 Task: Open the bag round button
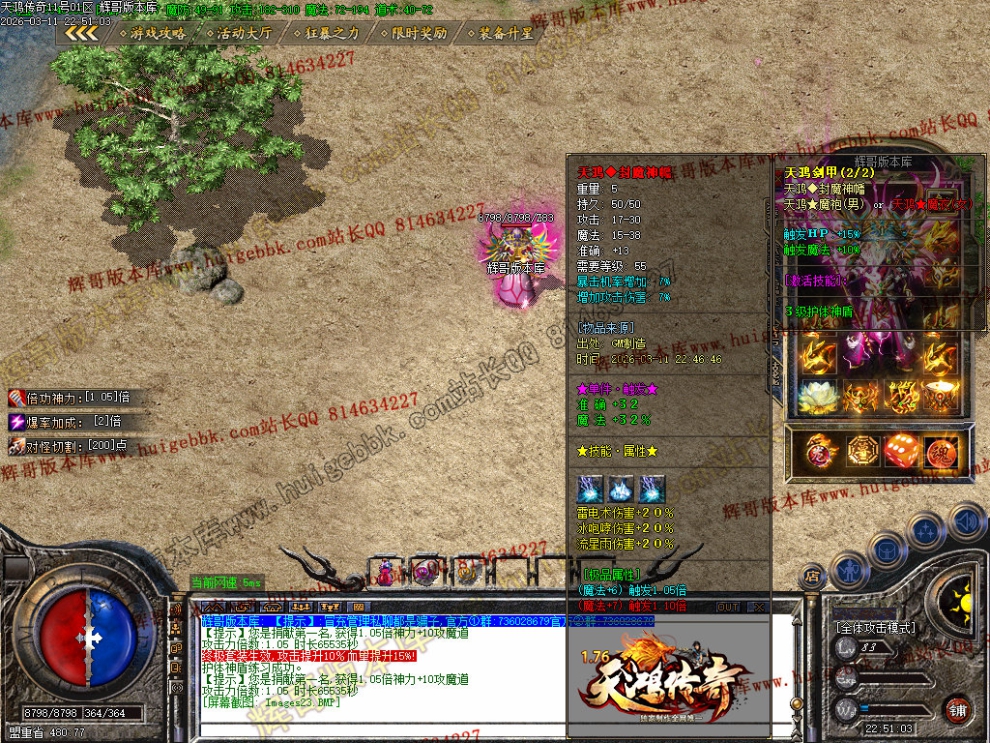click(x=886, y=547)
